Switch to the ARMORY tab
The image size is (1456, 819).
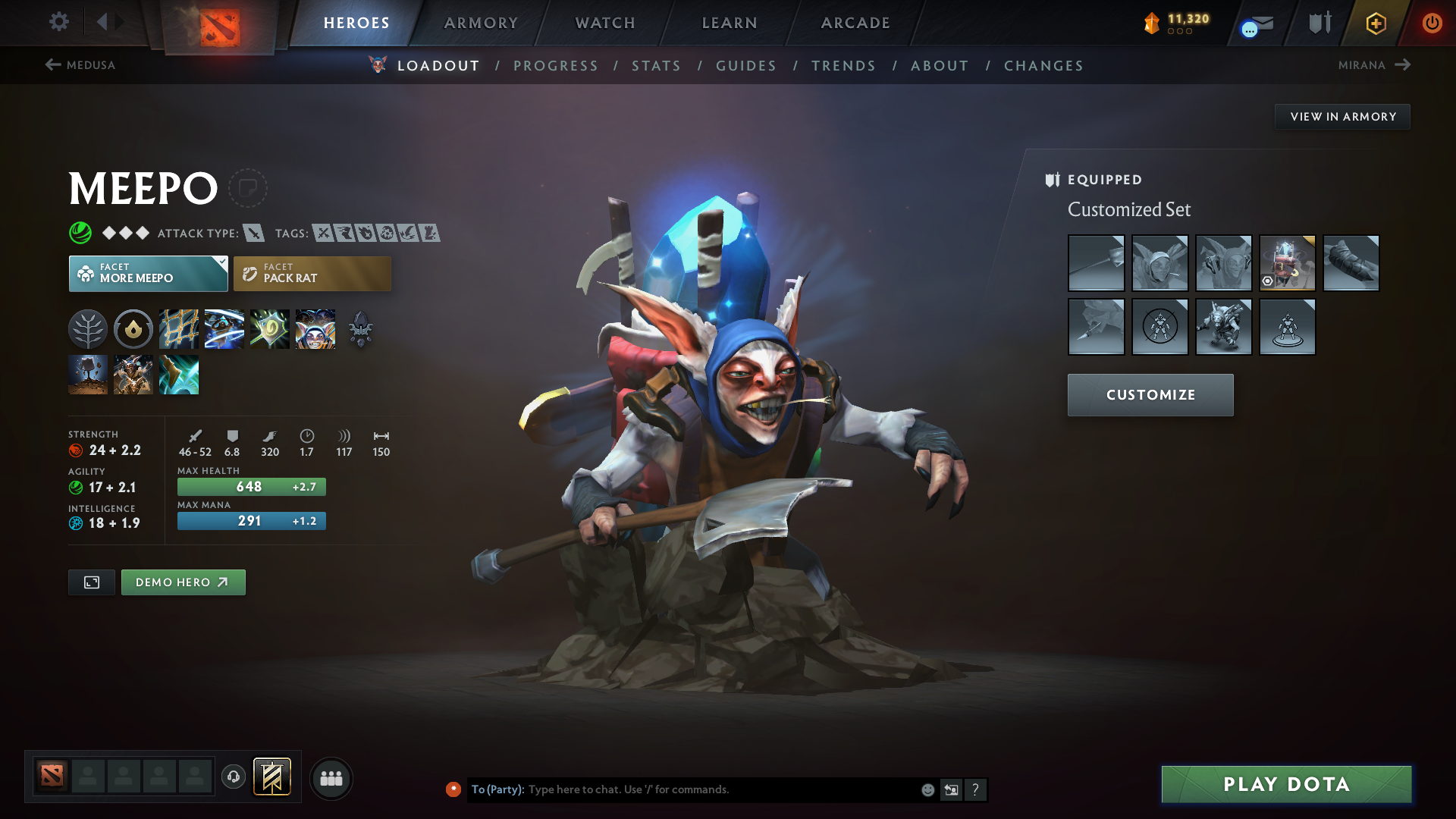click(x=481, y=23)
